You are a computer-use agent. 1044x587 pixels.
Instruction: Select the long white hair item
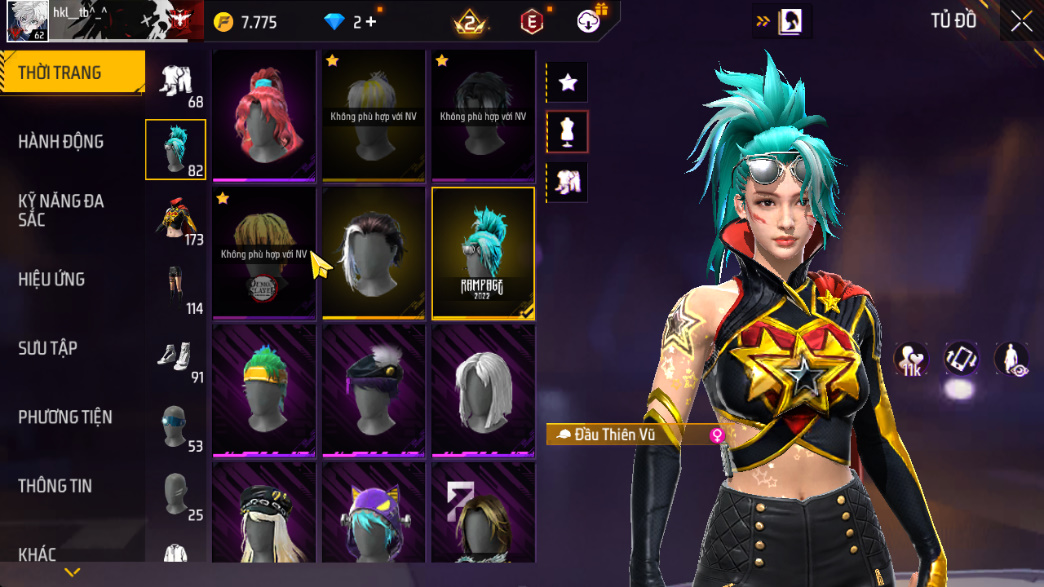[483, 389]
